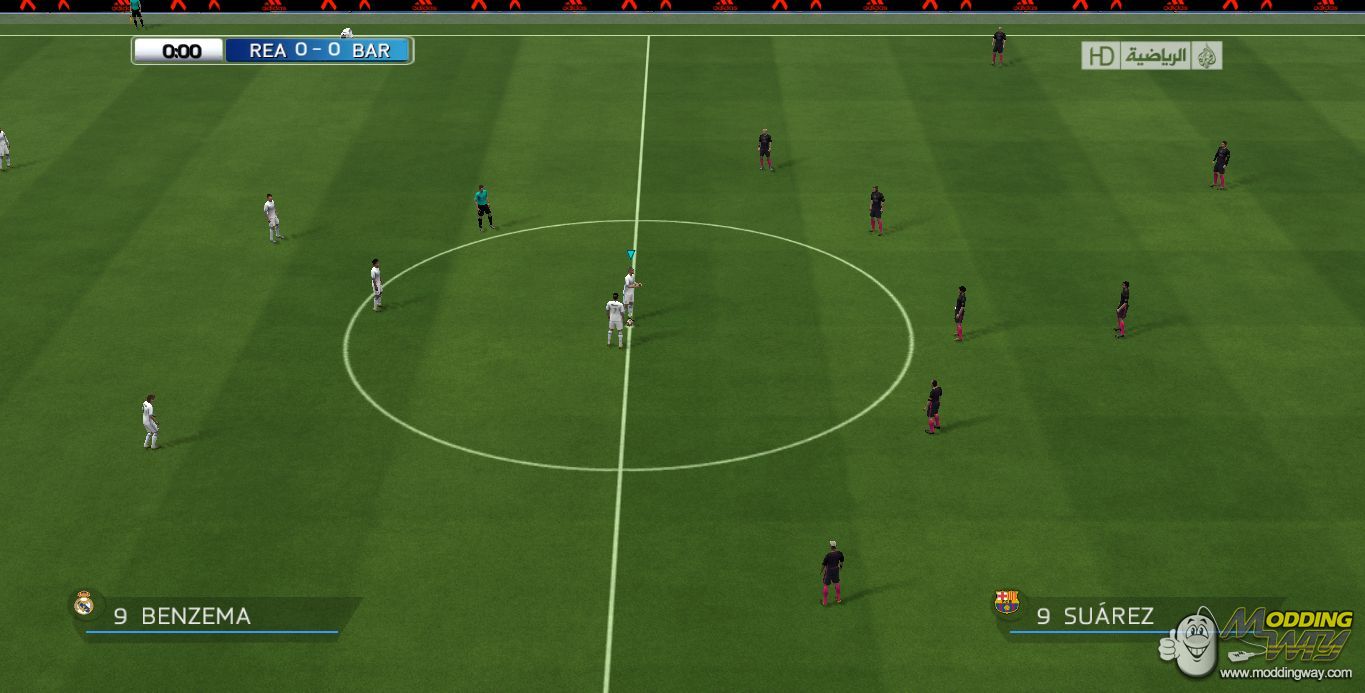Open the www.moddingway.com watermark link
1365x693 pixels.
tap(1285, 673)
